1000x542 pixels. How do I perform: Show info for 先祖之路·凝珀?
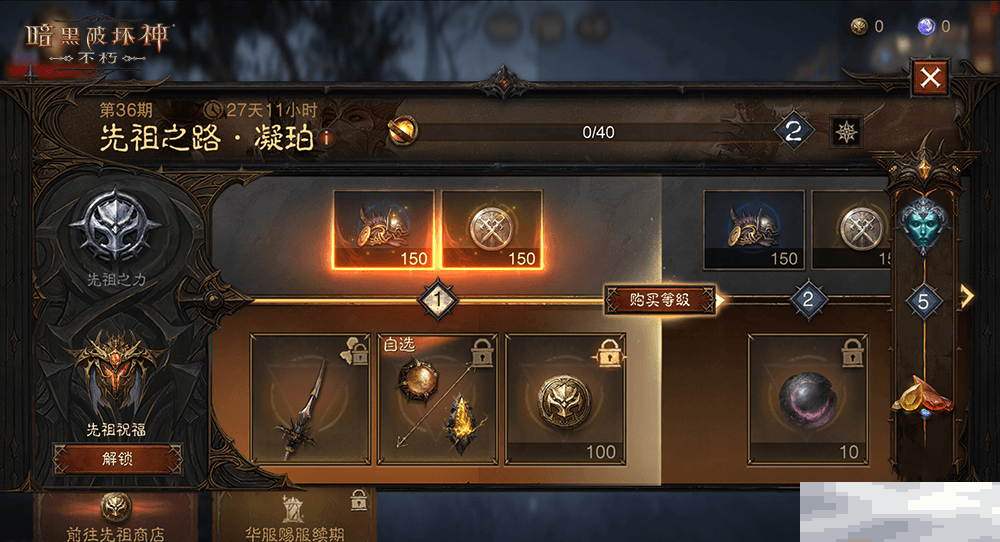click(x=326, y=139)
